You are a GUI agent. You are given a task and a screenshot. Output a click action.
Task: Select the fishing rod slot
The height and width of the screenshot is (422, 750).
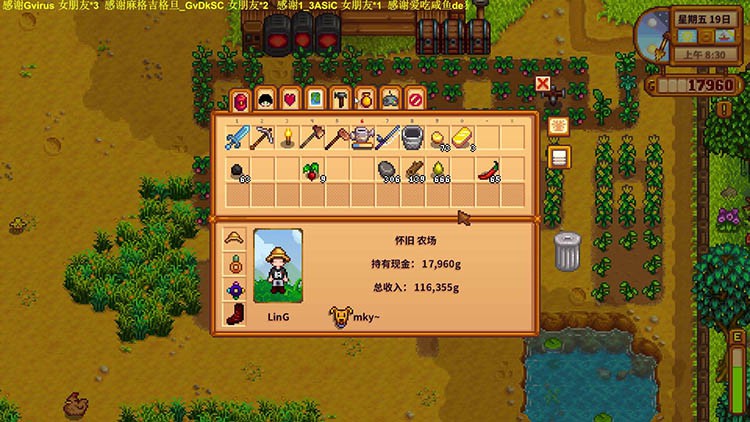point(387,138)
